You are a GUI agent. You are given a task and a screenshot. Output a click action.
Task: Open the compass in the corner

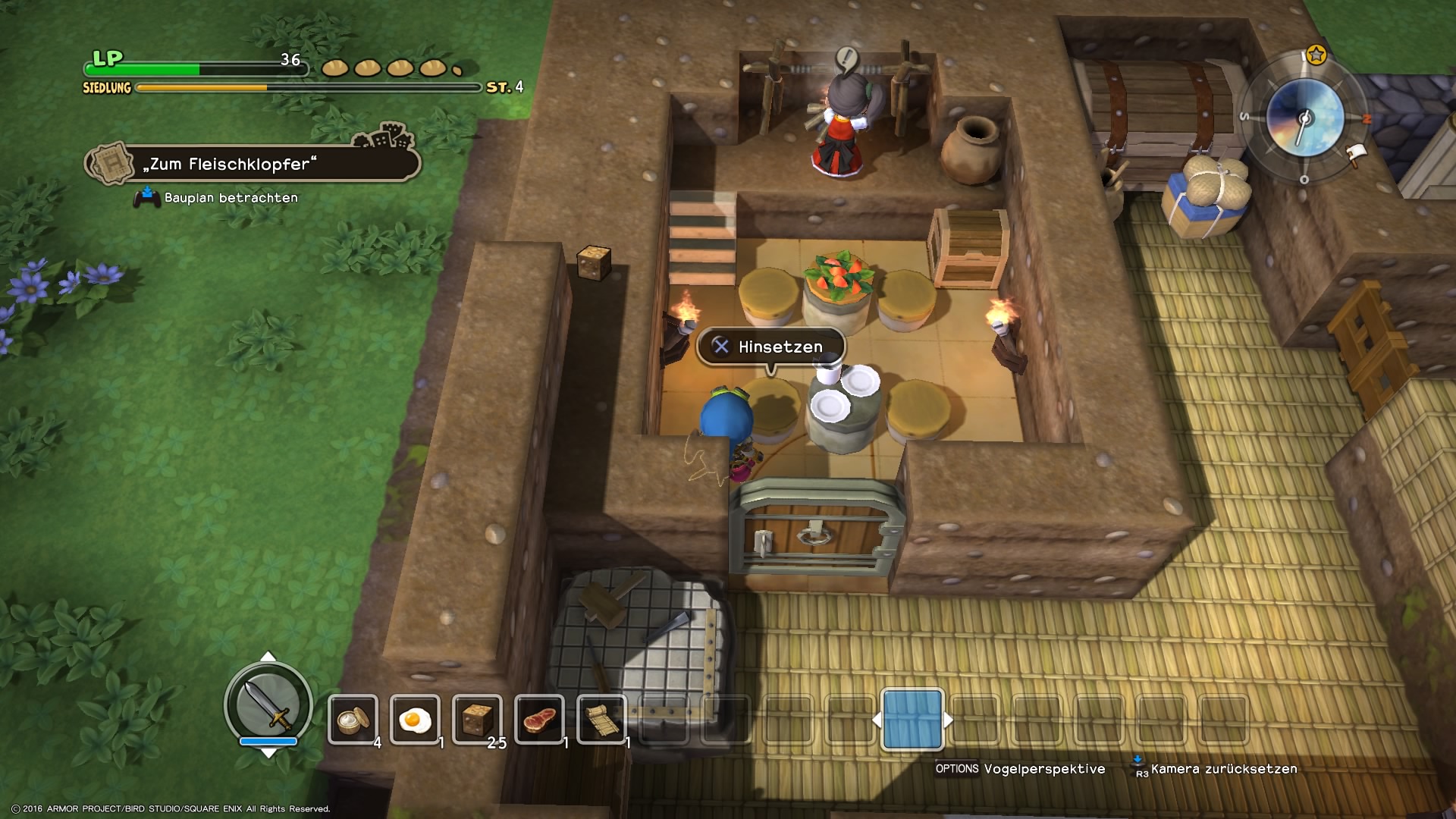click(1305, 118)
